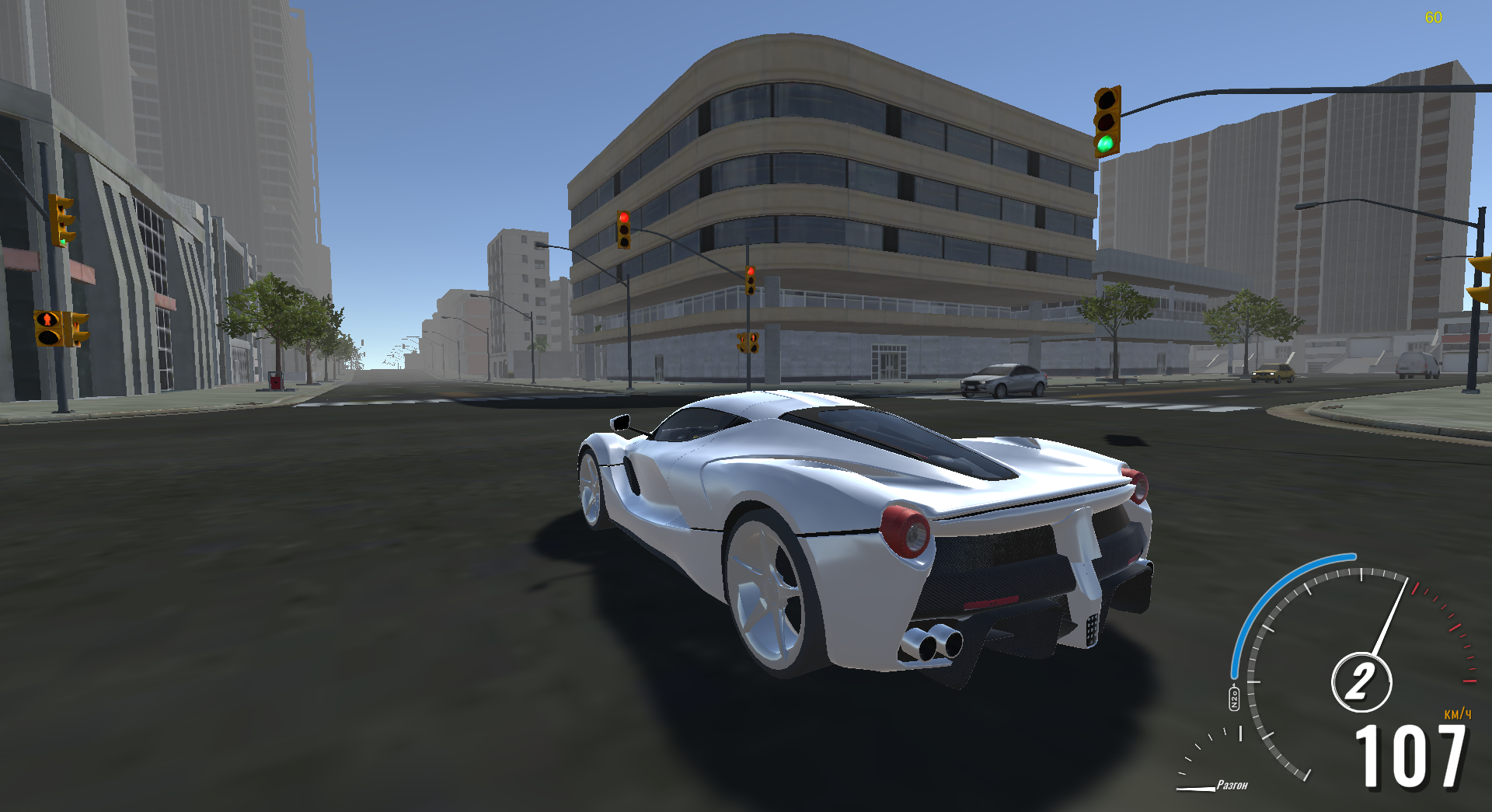Click the green traffic light signal

click(1107, 142)
